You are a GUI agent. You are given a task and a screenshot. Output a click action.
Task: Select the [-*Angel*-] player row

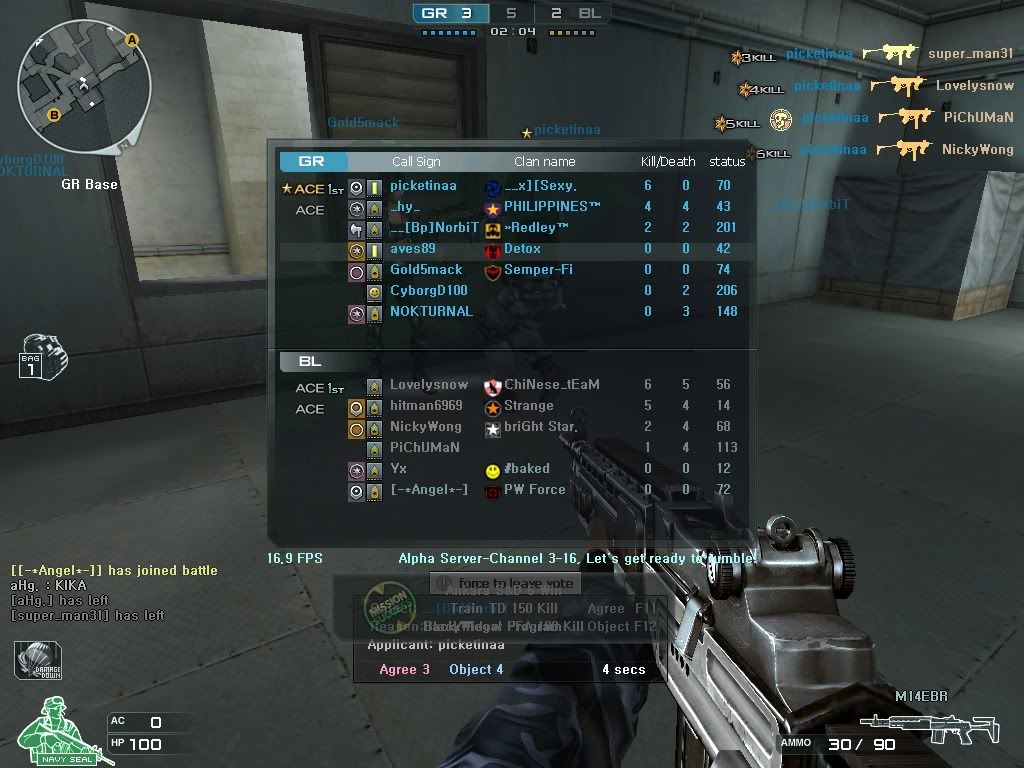coord(429,490)
